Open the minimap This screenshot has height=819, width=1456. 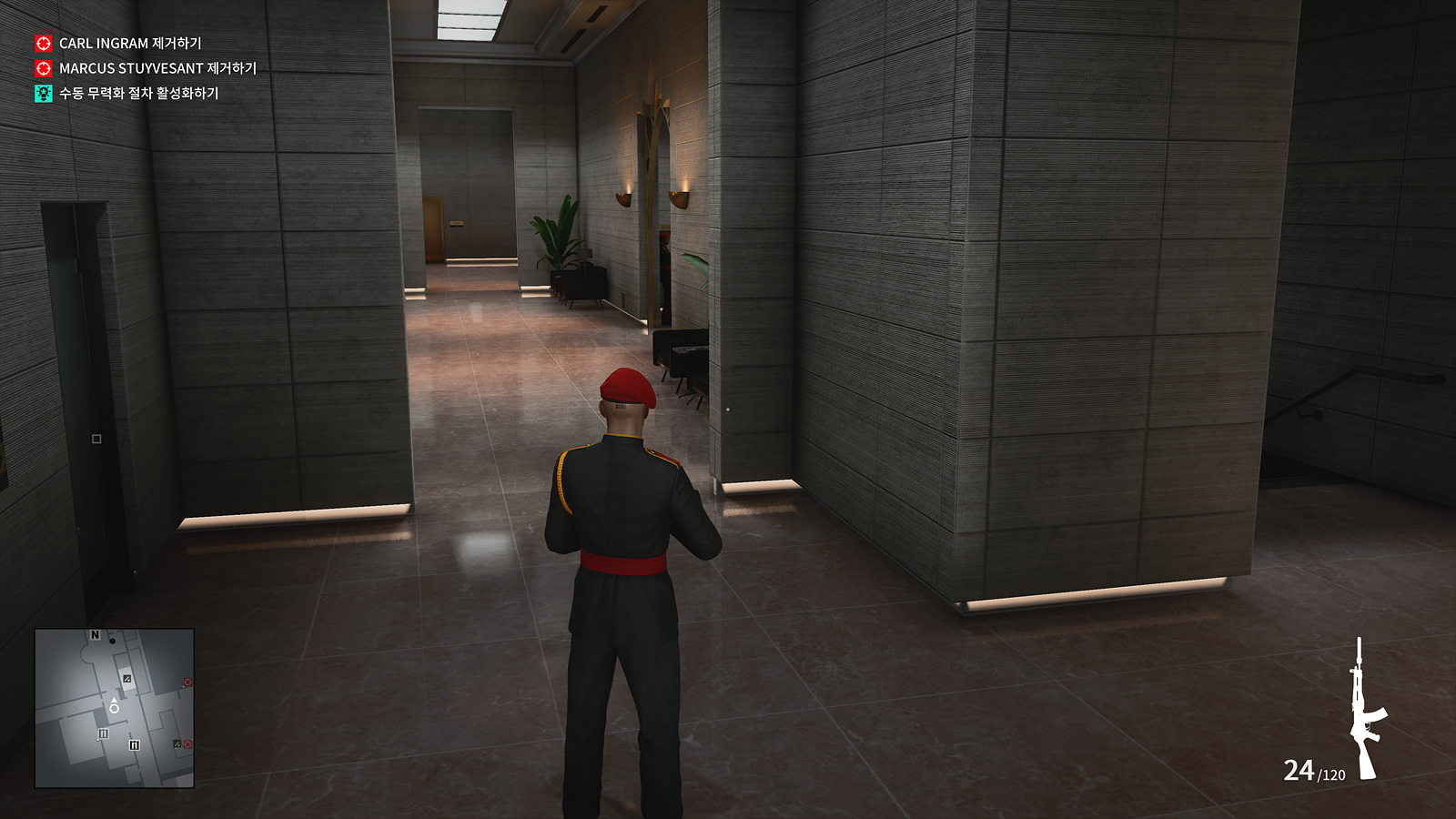115,707
